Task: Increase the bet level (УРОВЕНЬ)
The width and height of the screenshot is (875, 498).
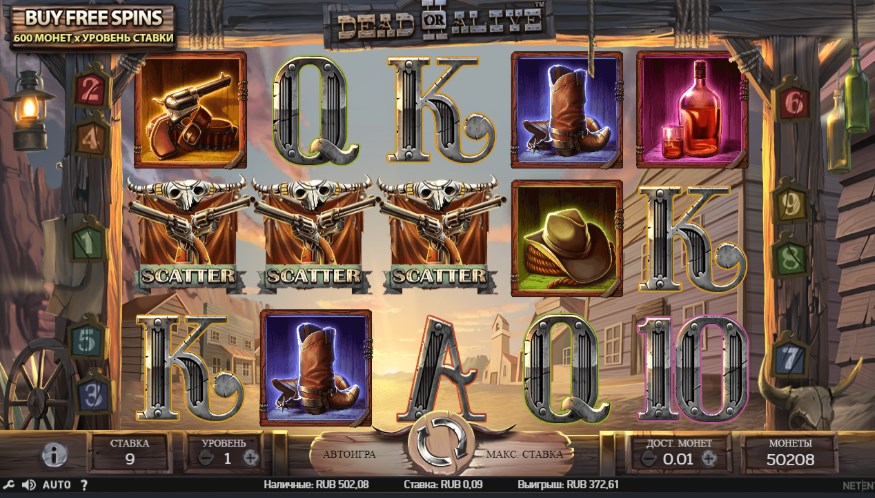Action: point(251,457)
